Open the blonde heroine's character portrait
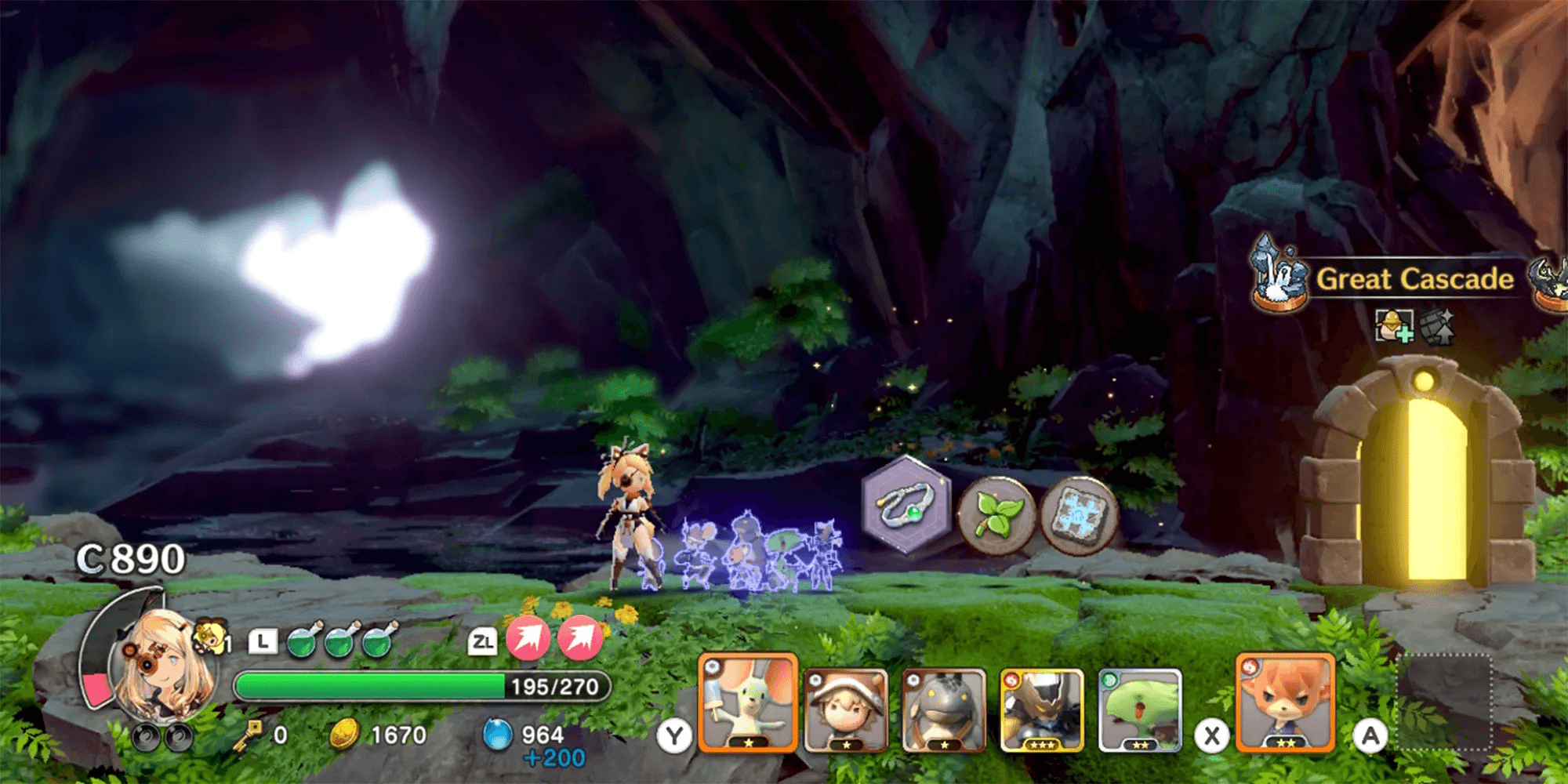Screen dimensions: 1568x784 coord(163,666)
